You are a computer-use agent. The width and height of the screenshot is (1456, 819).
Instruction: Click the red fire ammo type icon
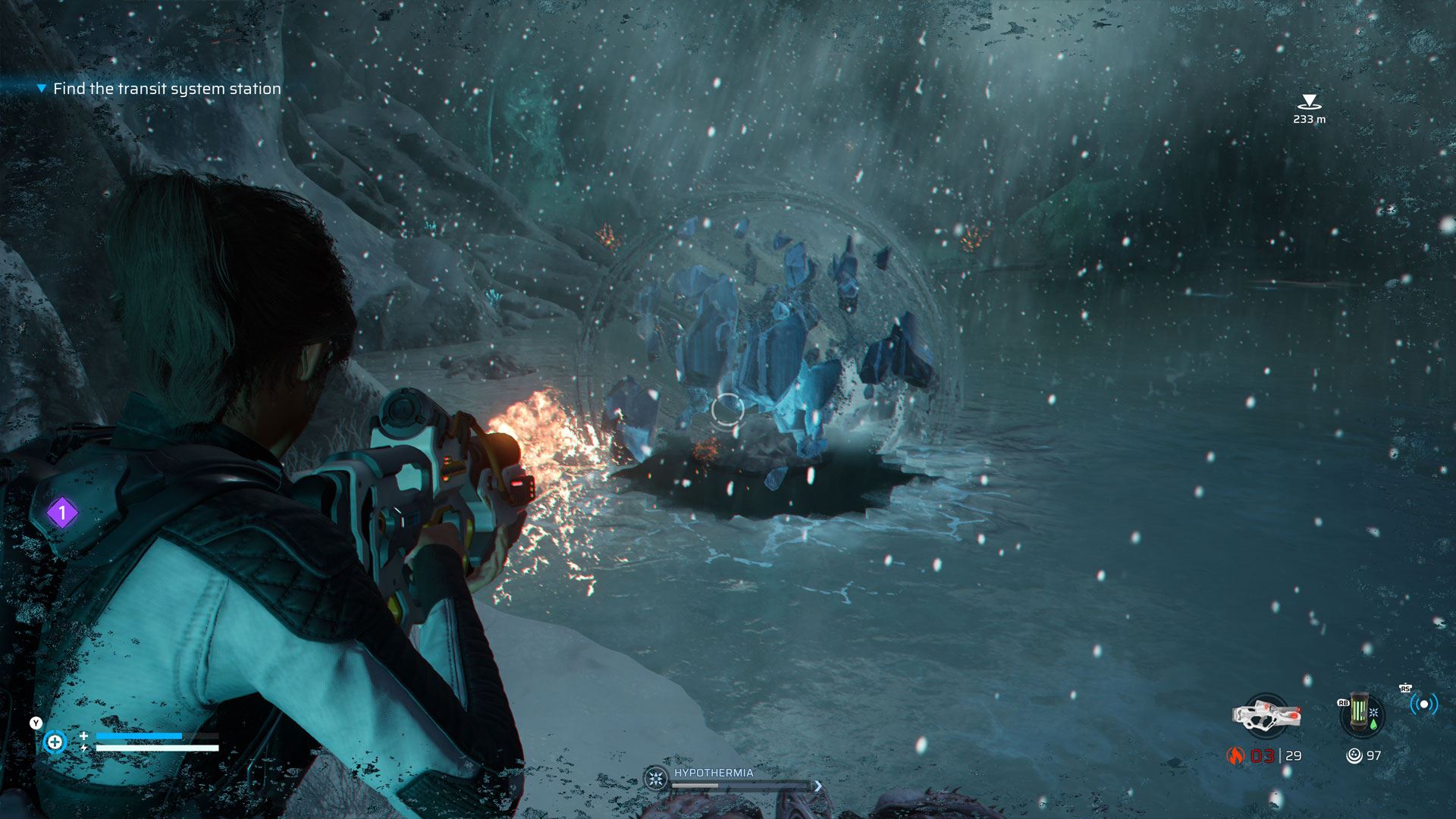(x=1236, y=755)
